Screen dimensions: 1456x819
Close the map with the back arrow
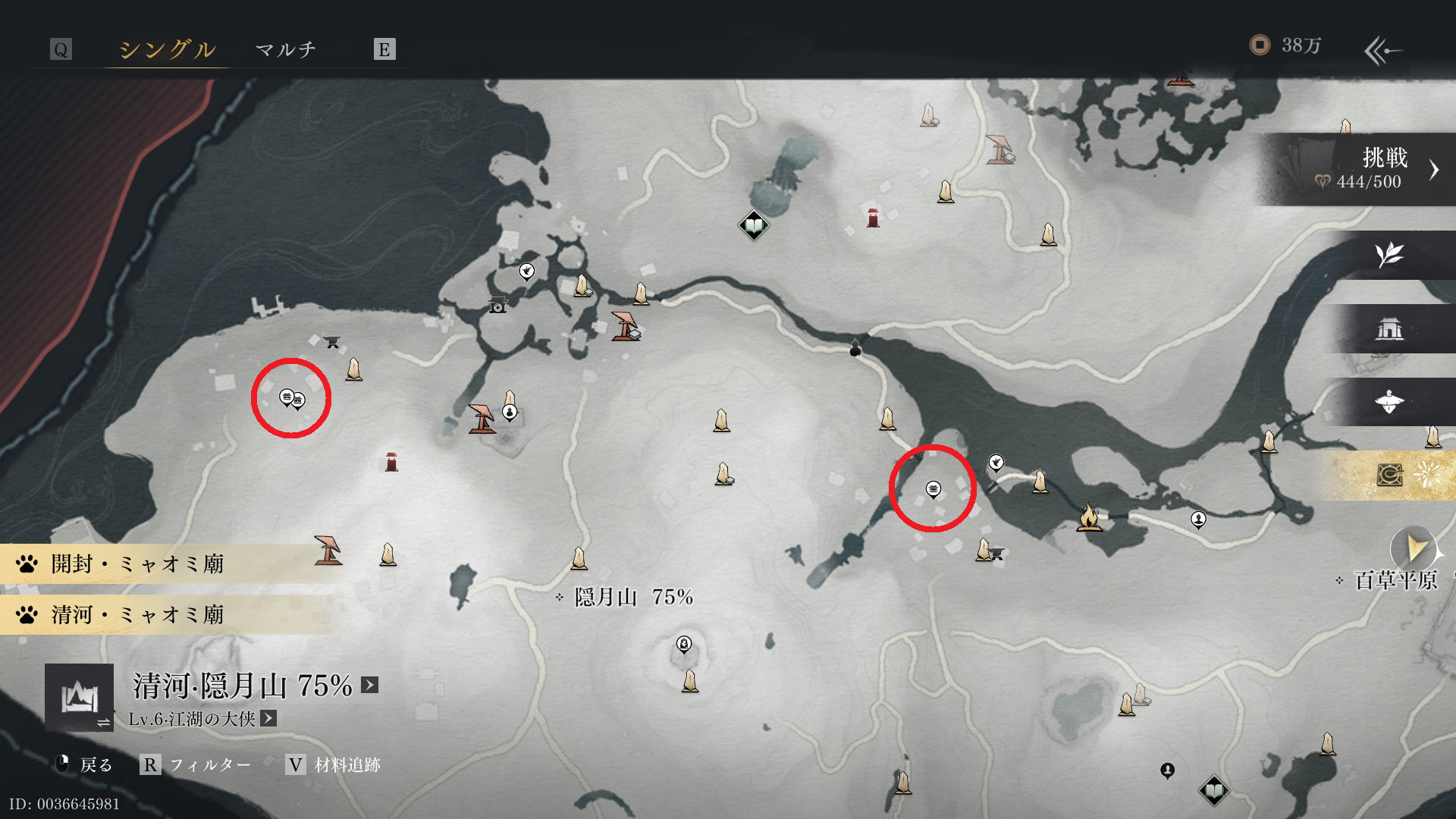(1382, 51)
